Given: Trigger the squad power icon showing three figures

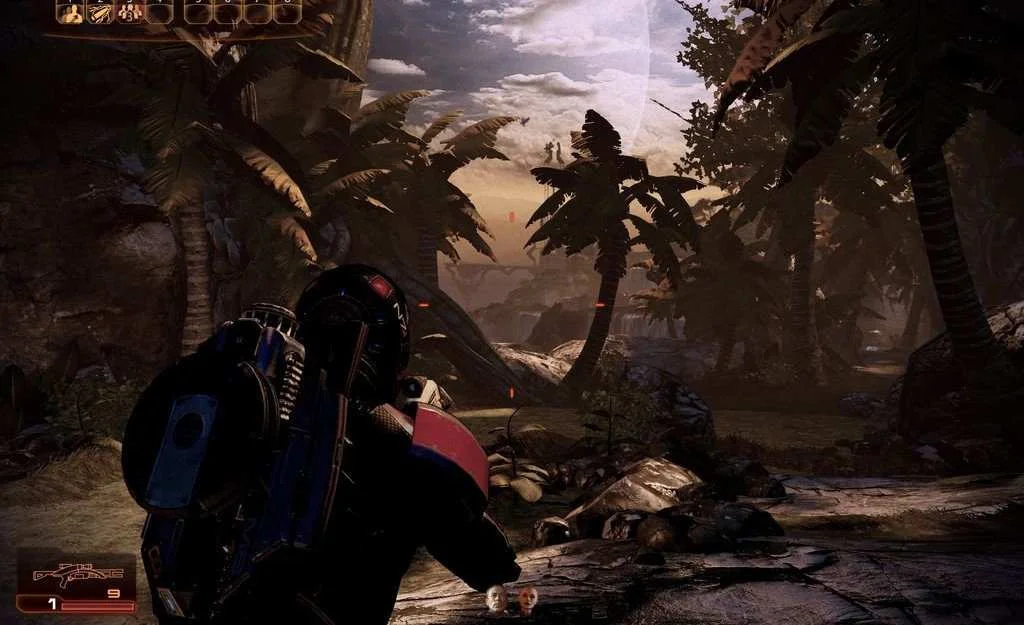Looking at the screenshot, I should pos(129,12).
